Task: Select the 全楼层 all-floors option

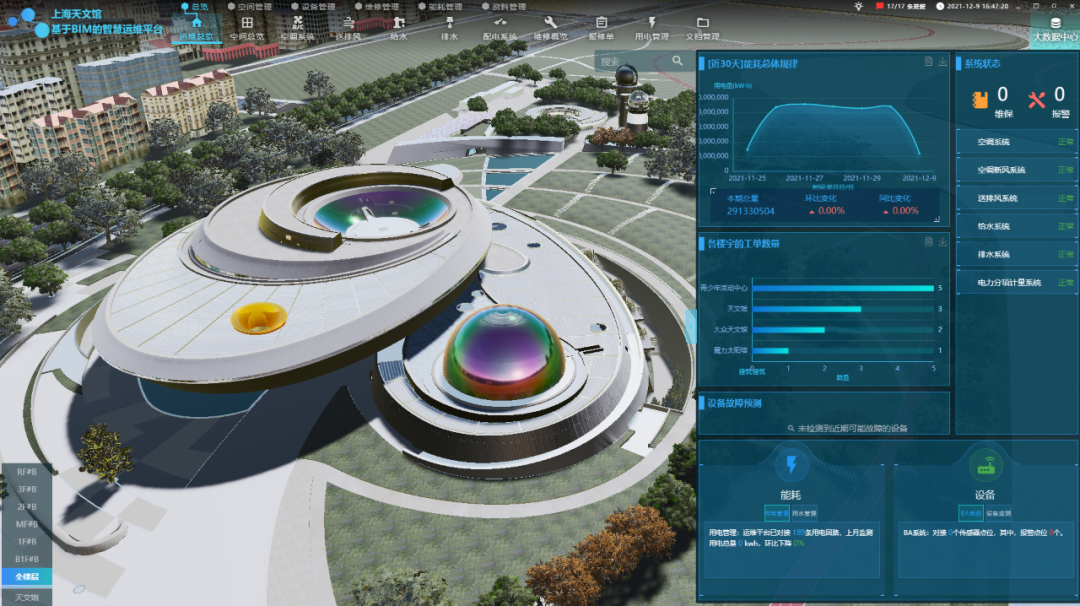Action: (26, 577)
